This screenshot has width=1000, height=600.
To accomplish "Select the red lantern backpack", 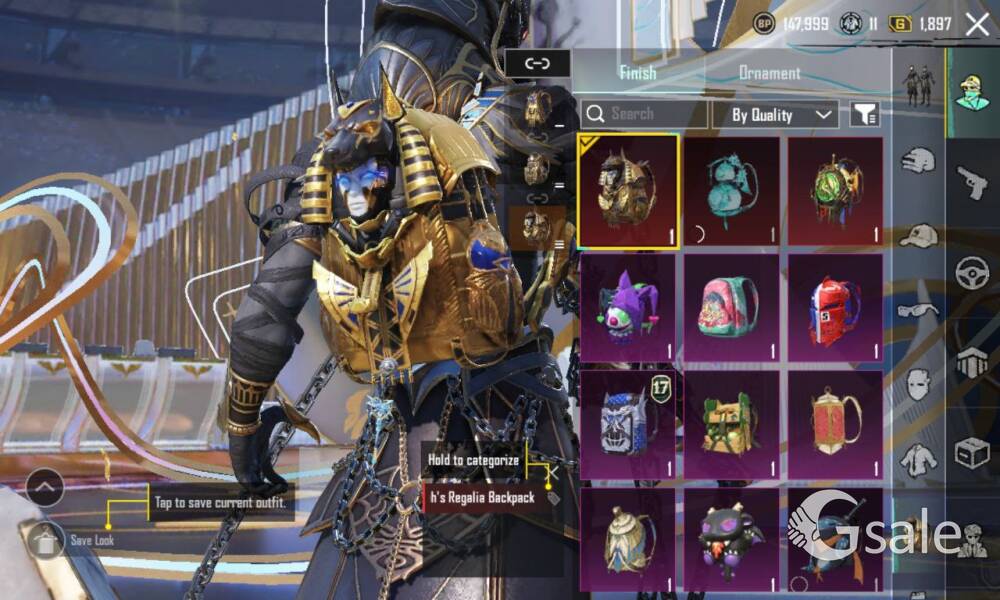I will pyautogui.click(x=835, y=424).
